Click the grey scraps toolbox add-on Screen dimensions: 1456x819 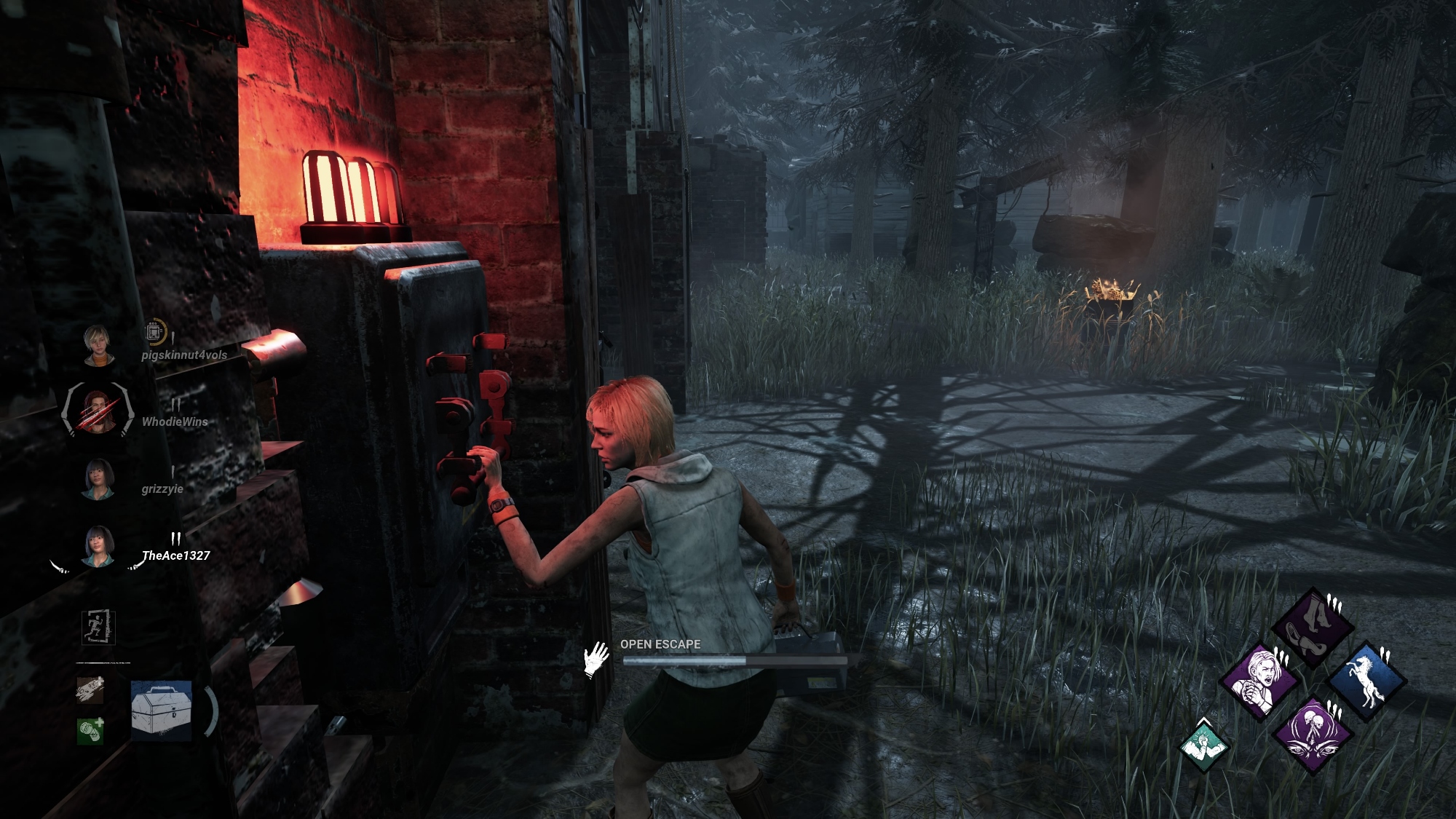coord(90,690)
